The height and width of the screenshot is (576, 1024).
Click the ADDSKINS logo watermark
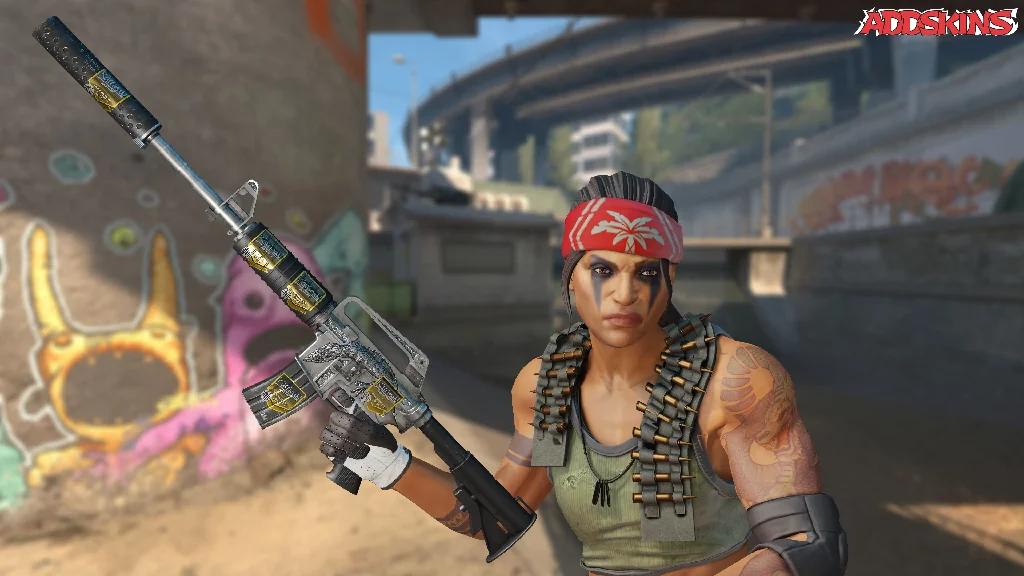[x=936, y=23]
